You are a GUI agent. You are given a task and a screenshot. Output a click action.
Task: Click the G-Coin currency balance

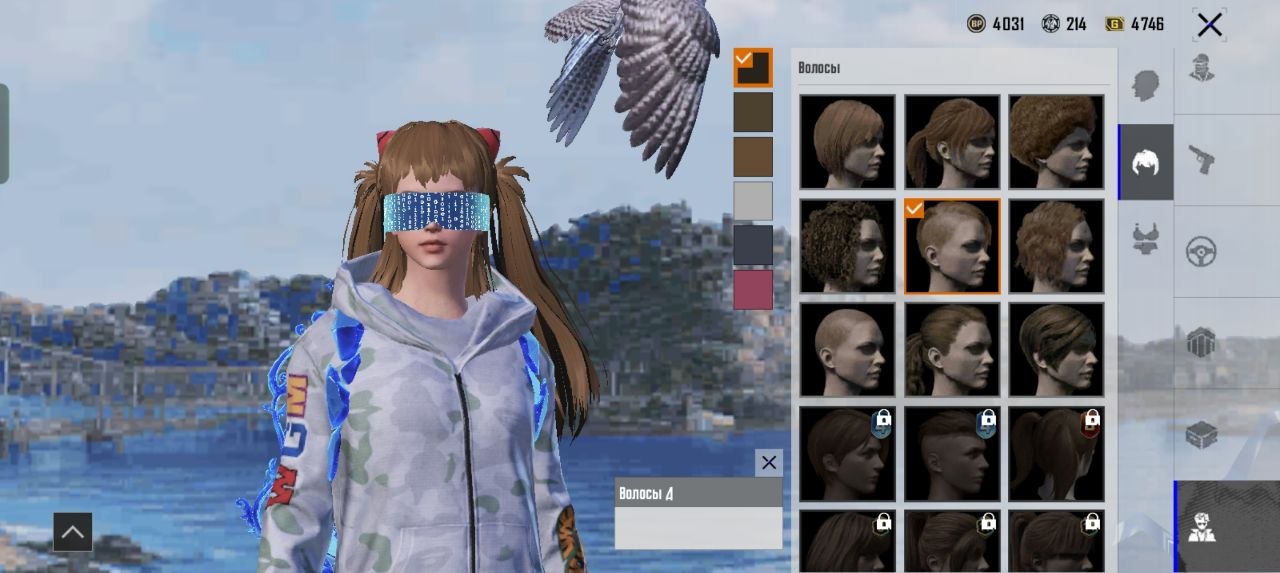(1135, 24)
